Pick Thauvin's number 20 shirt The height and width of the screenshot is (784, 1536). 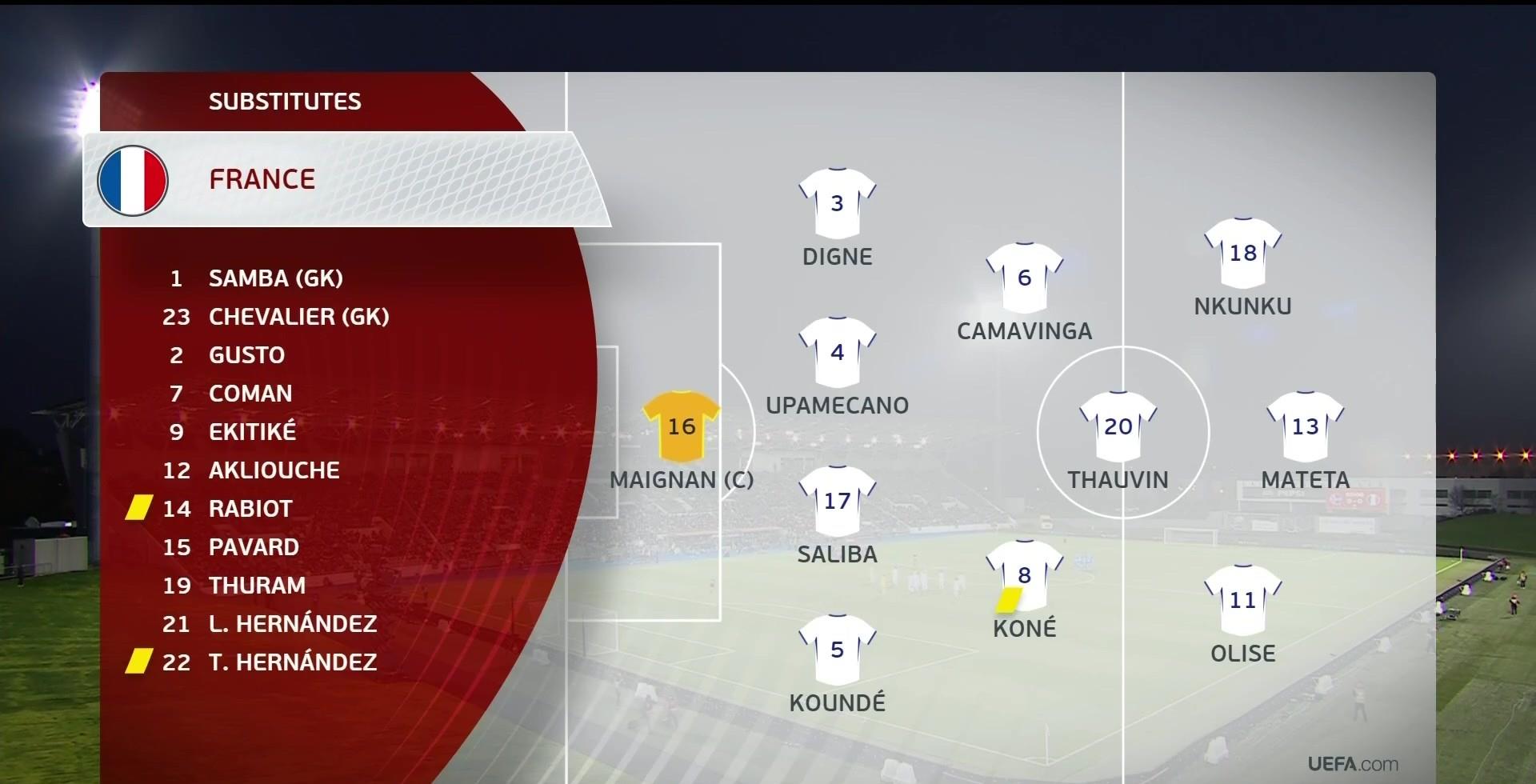tap(1118, 426)
